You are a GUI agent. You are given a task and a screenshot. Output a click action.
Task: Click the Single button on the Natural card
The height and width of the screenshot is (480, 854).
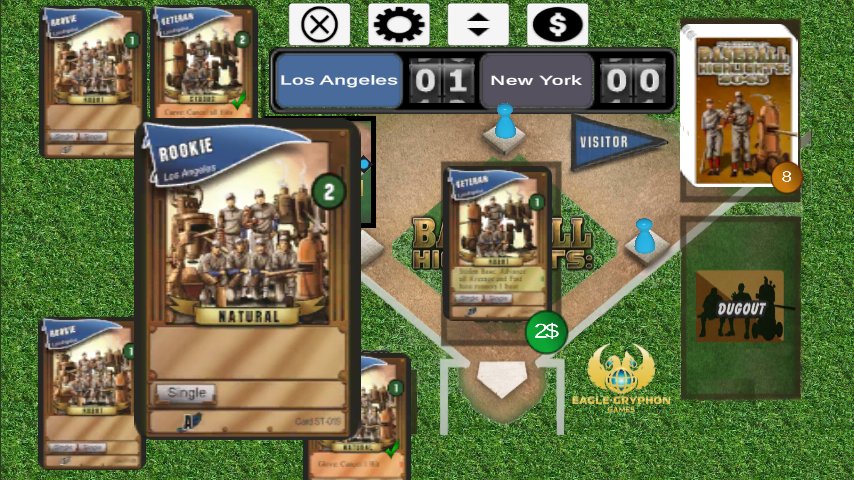tap(186, 393)
